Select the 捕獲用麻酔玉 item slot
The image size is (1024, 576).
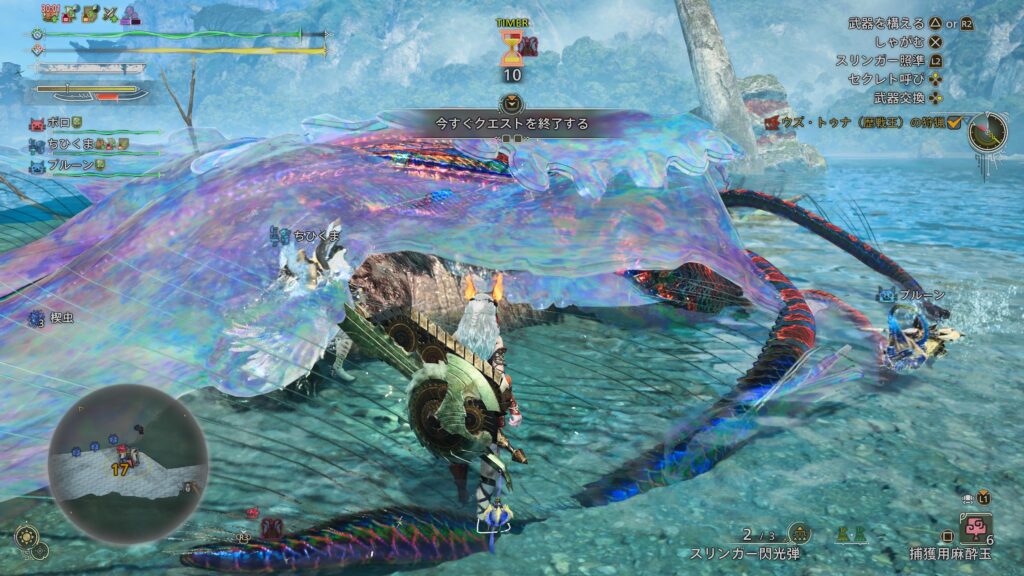(974, 525)
